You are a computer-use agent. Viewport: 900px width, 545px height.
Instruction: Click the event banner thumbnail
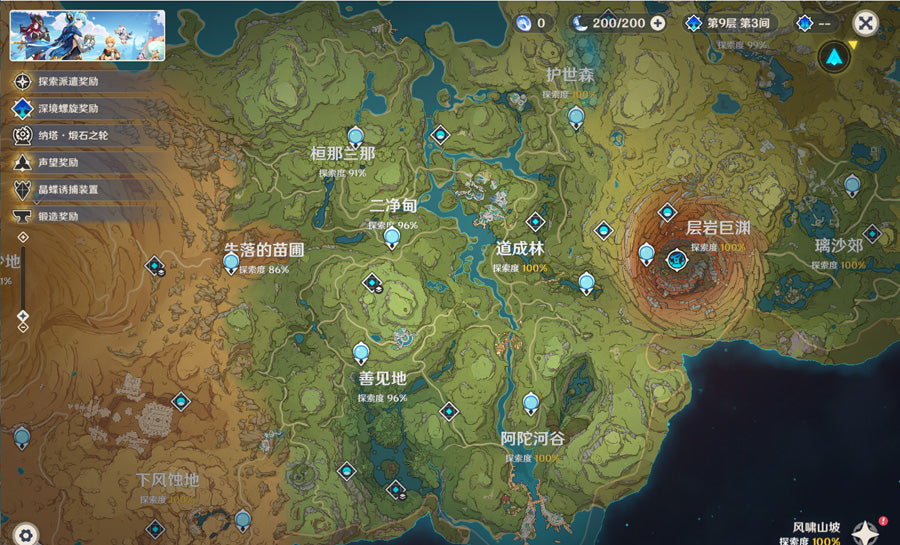tap(87, 36)
